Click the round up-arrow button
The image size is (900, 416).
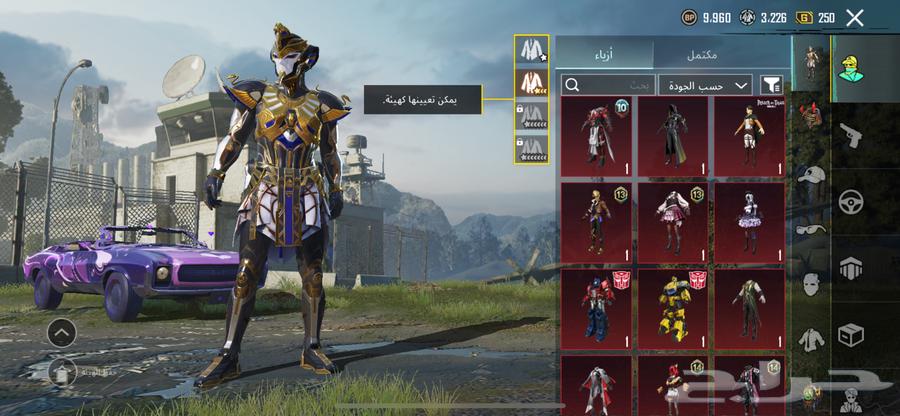61,333
